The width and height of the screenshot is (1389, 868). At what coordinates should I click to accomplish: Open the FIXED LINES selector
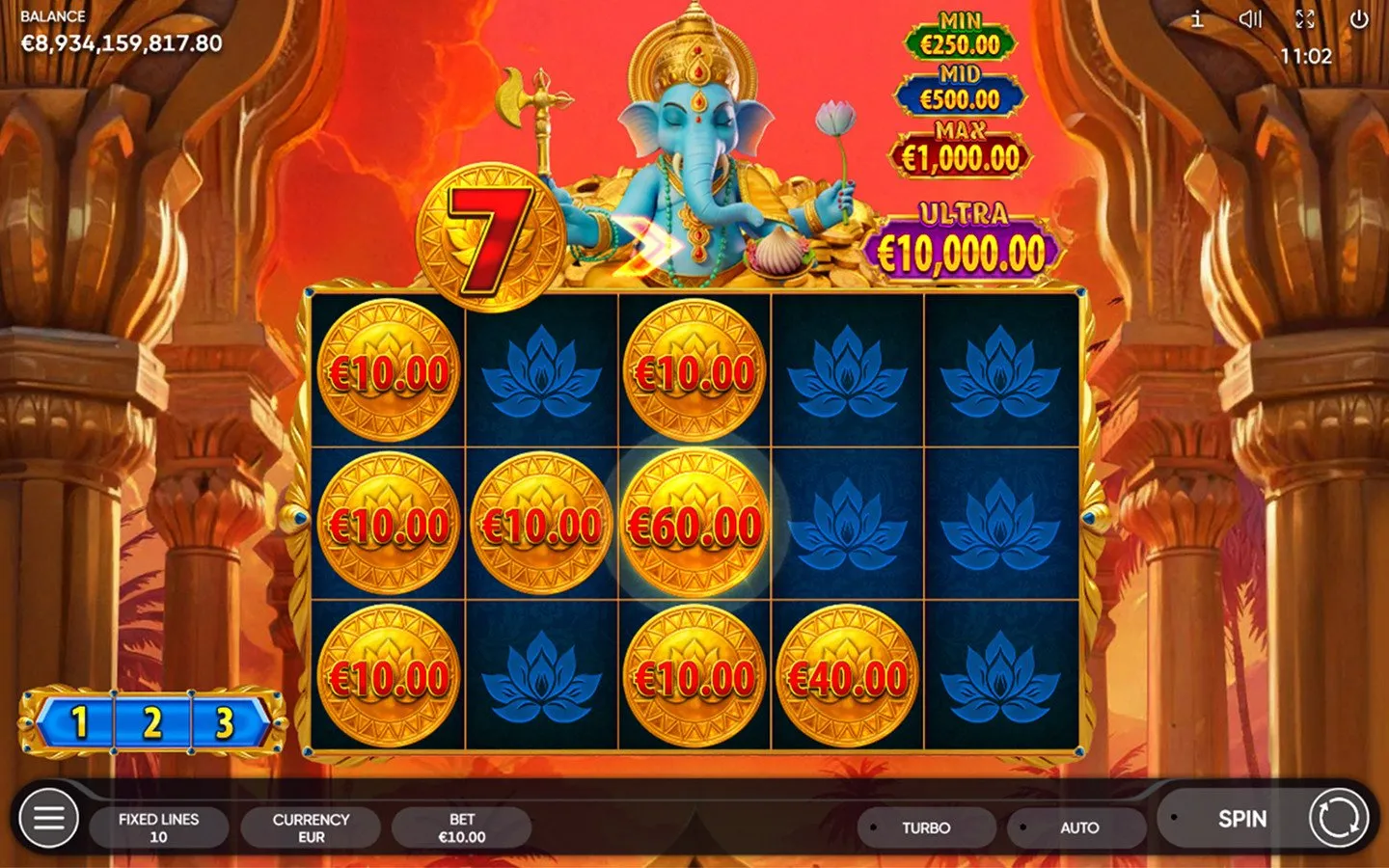tap(159, 827)
